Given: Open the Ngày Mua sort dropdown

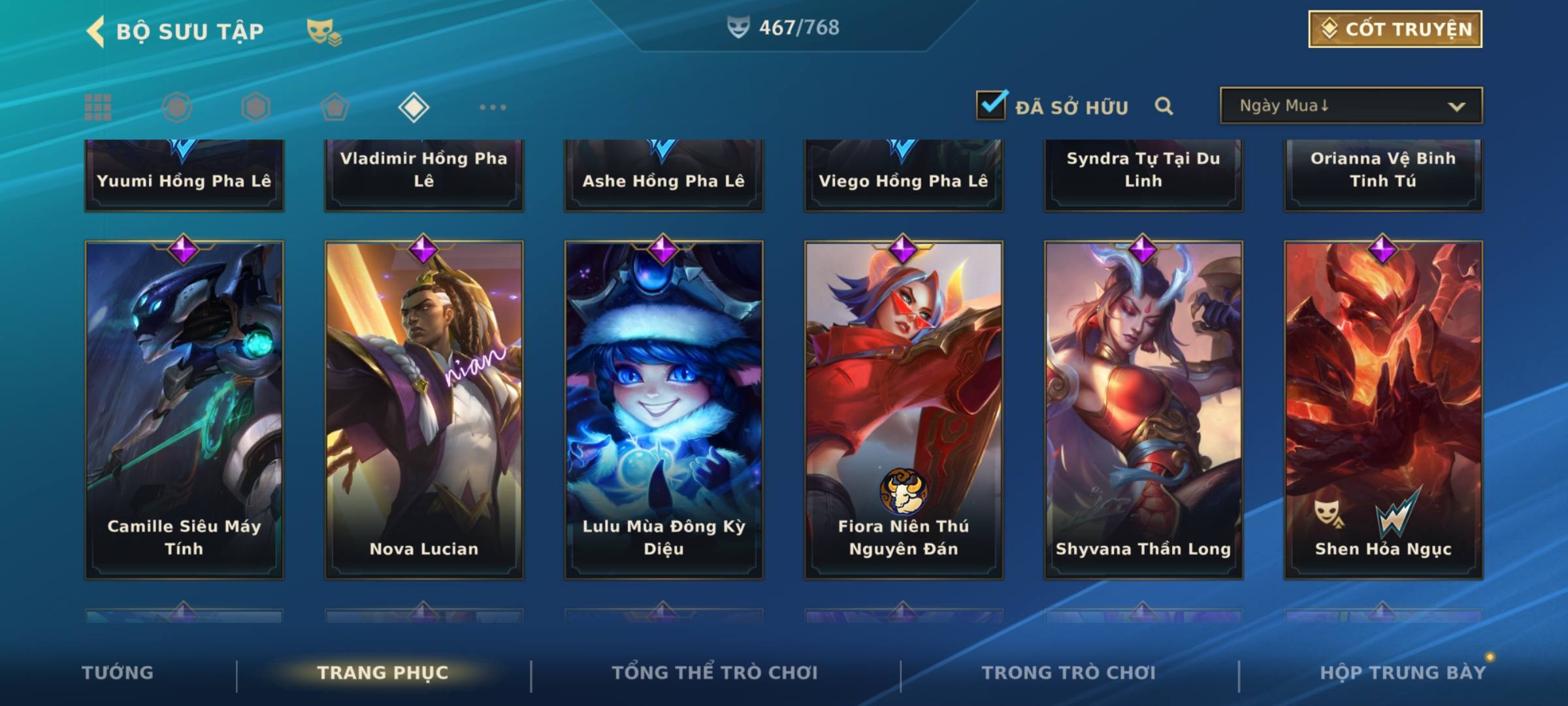Looking at the screenshot, I should 1350,106.
